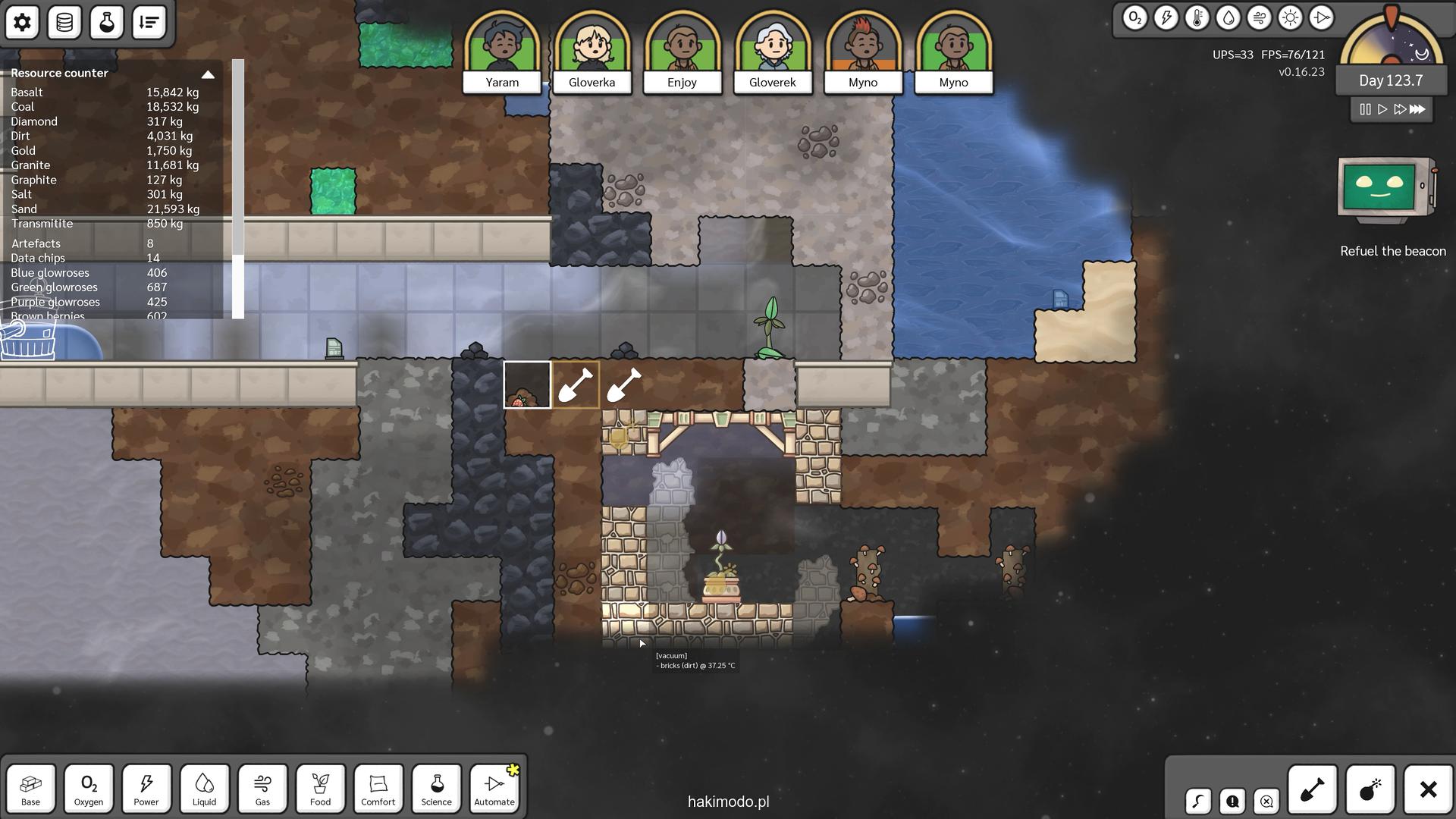Select colonist Gloverek's portrait

[x=773, y=50]
